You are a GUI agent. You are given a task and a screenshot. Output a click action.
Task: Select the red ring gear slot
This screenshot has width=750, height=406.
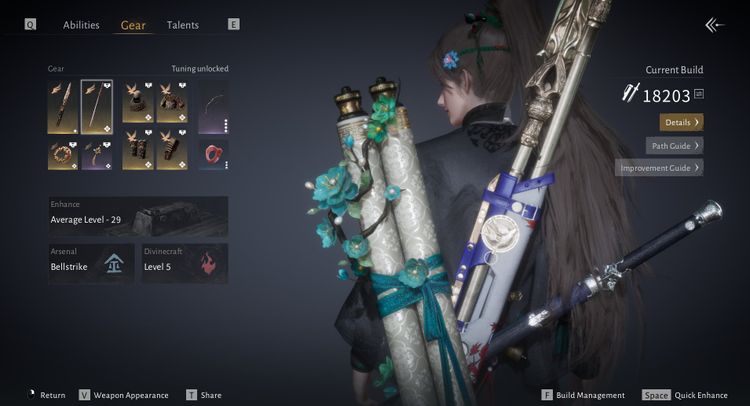(x=213, y=154)
